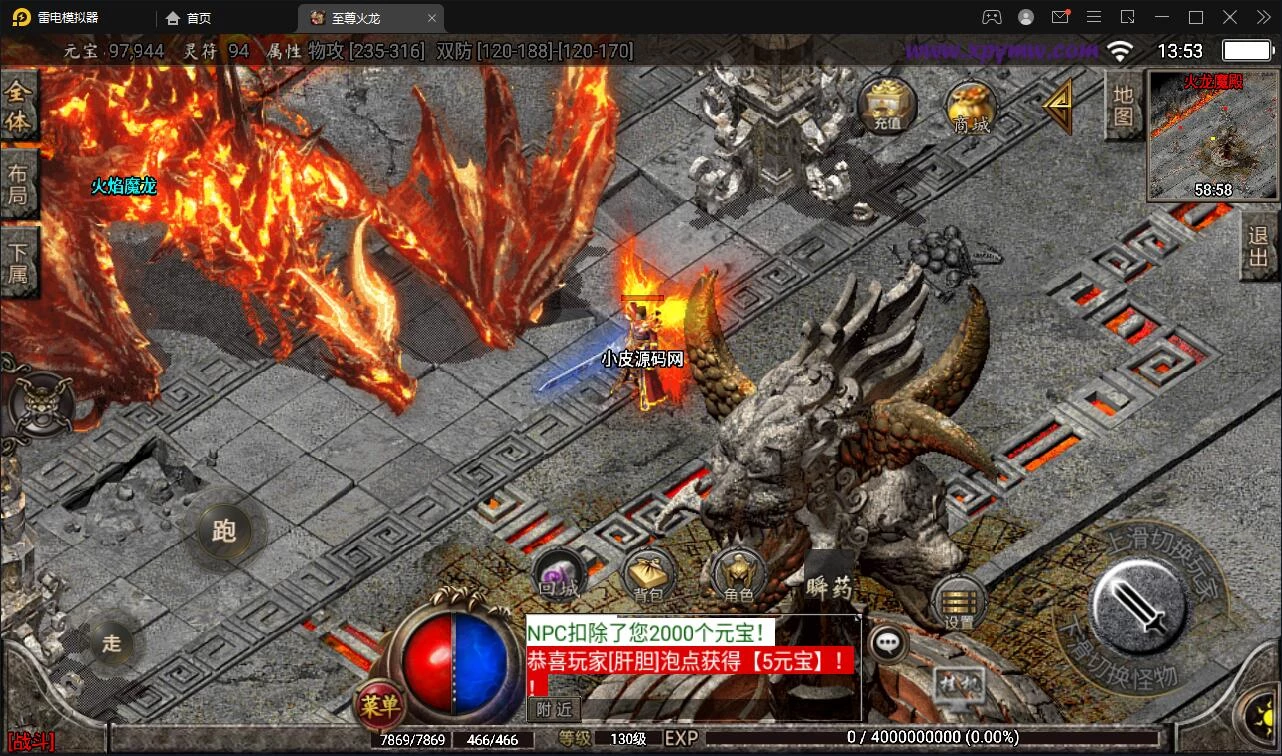1282x756 pixels.
Task: Open the 菜单 menu
Action: click(x=379, y=706)
